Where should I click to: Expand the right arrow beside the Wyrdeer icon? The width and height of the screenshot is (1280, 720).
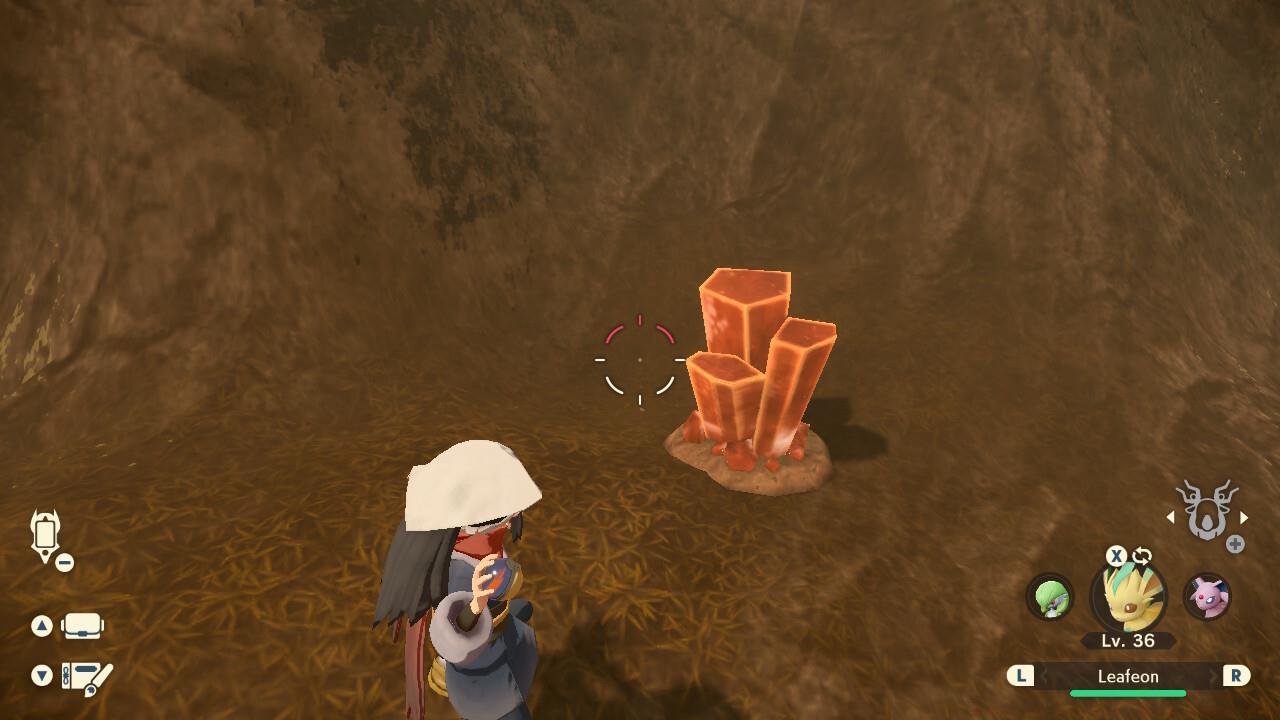tap(1242, 518)
